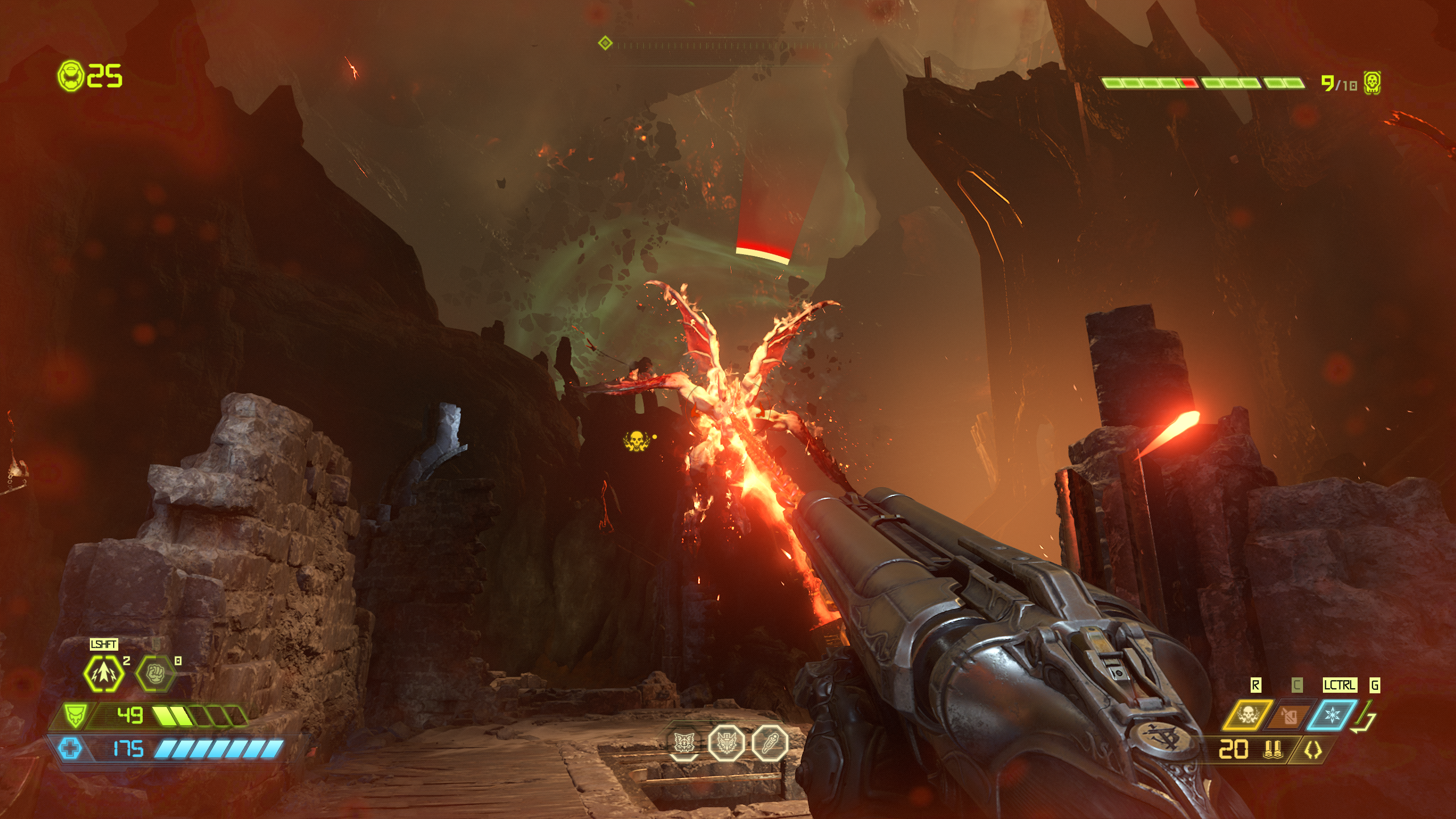This screenshot has height=819, width=1456.
Task: Click the blue health cross icon
Action: [x=71, y=748]
